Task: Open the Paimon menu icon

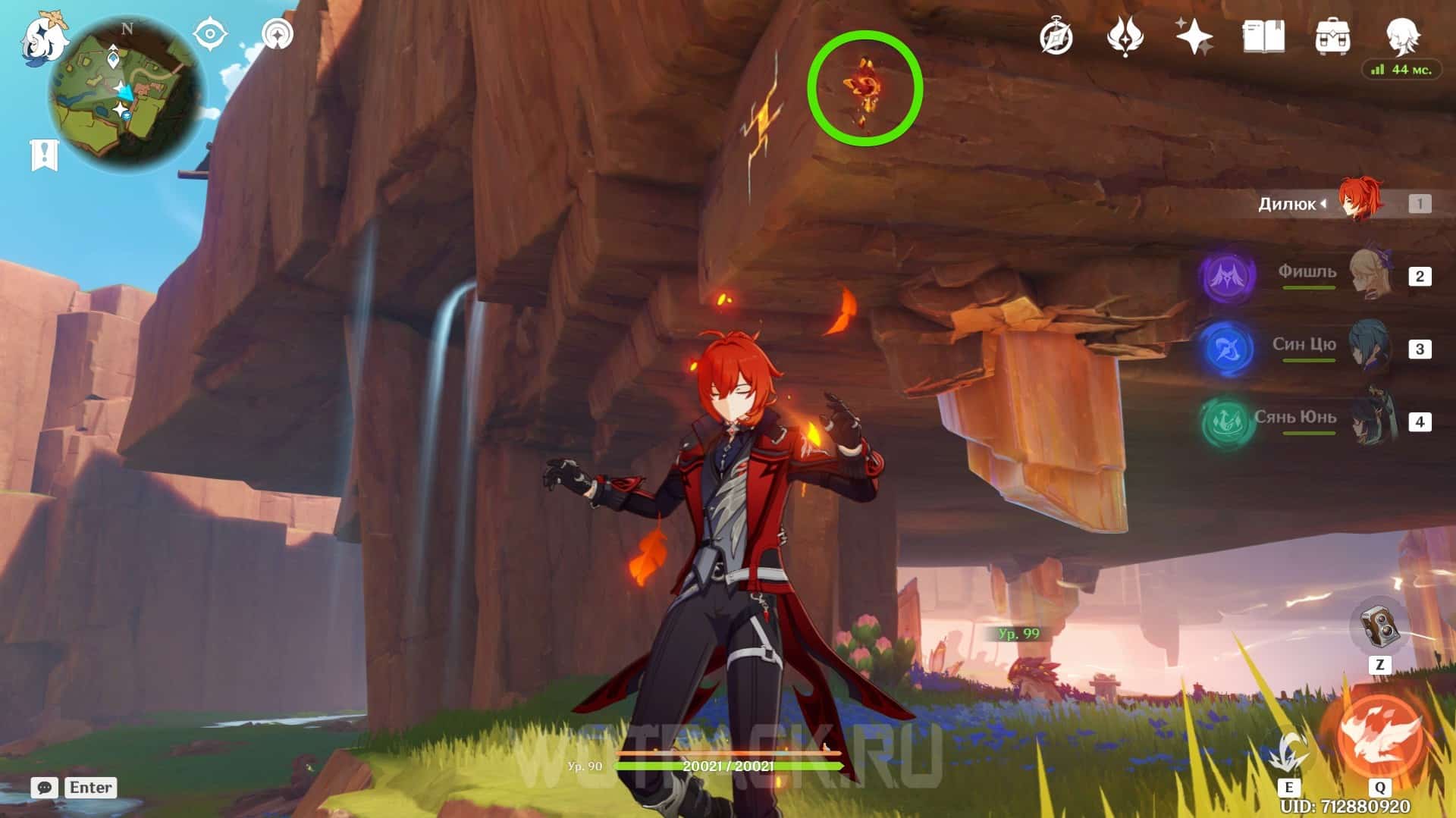Action: tap(42, 38)
